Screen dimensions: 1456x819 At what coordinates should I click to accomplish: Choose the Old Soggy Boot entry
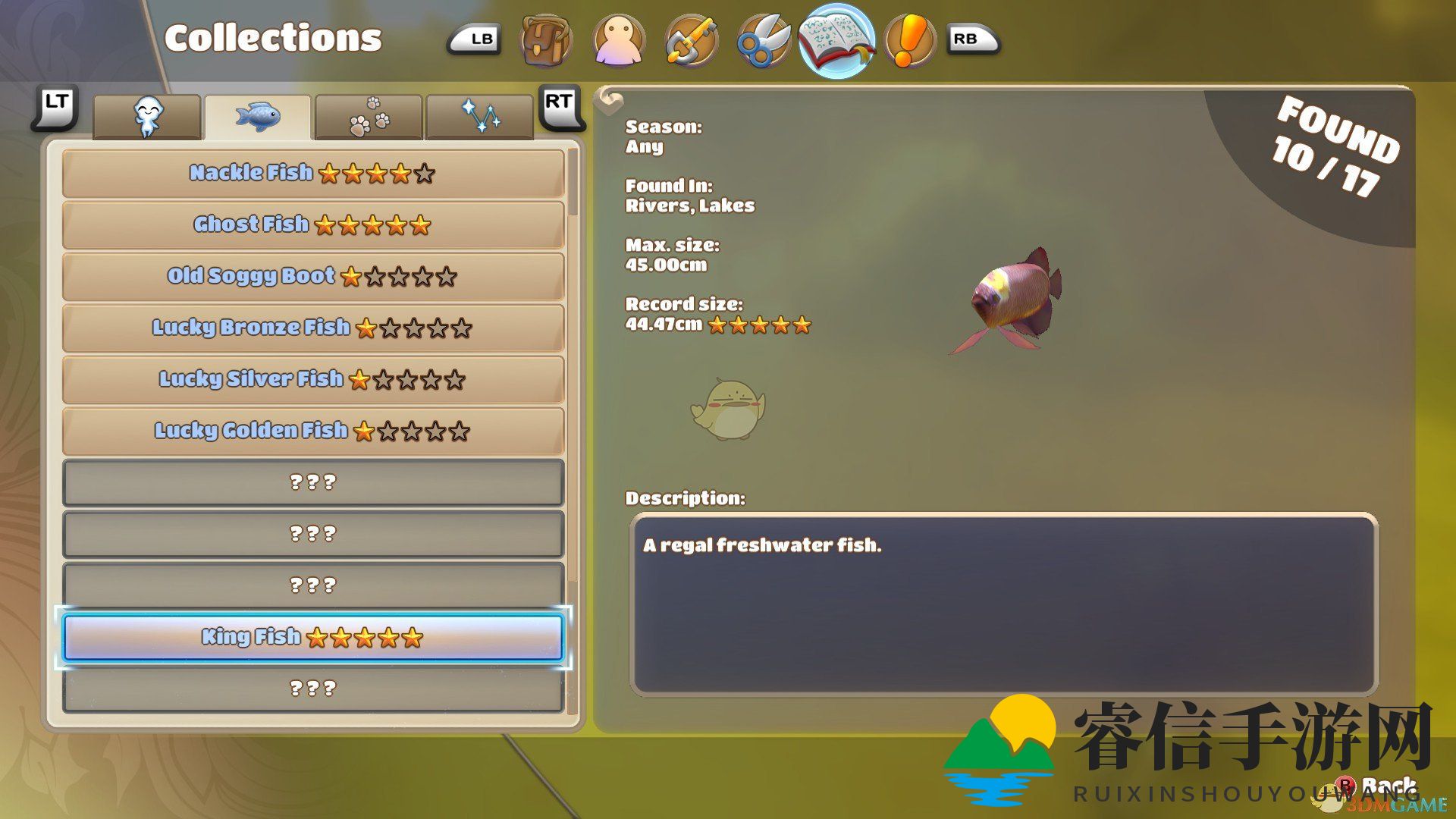pyautogui.click(x=312, y=277)
